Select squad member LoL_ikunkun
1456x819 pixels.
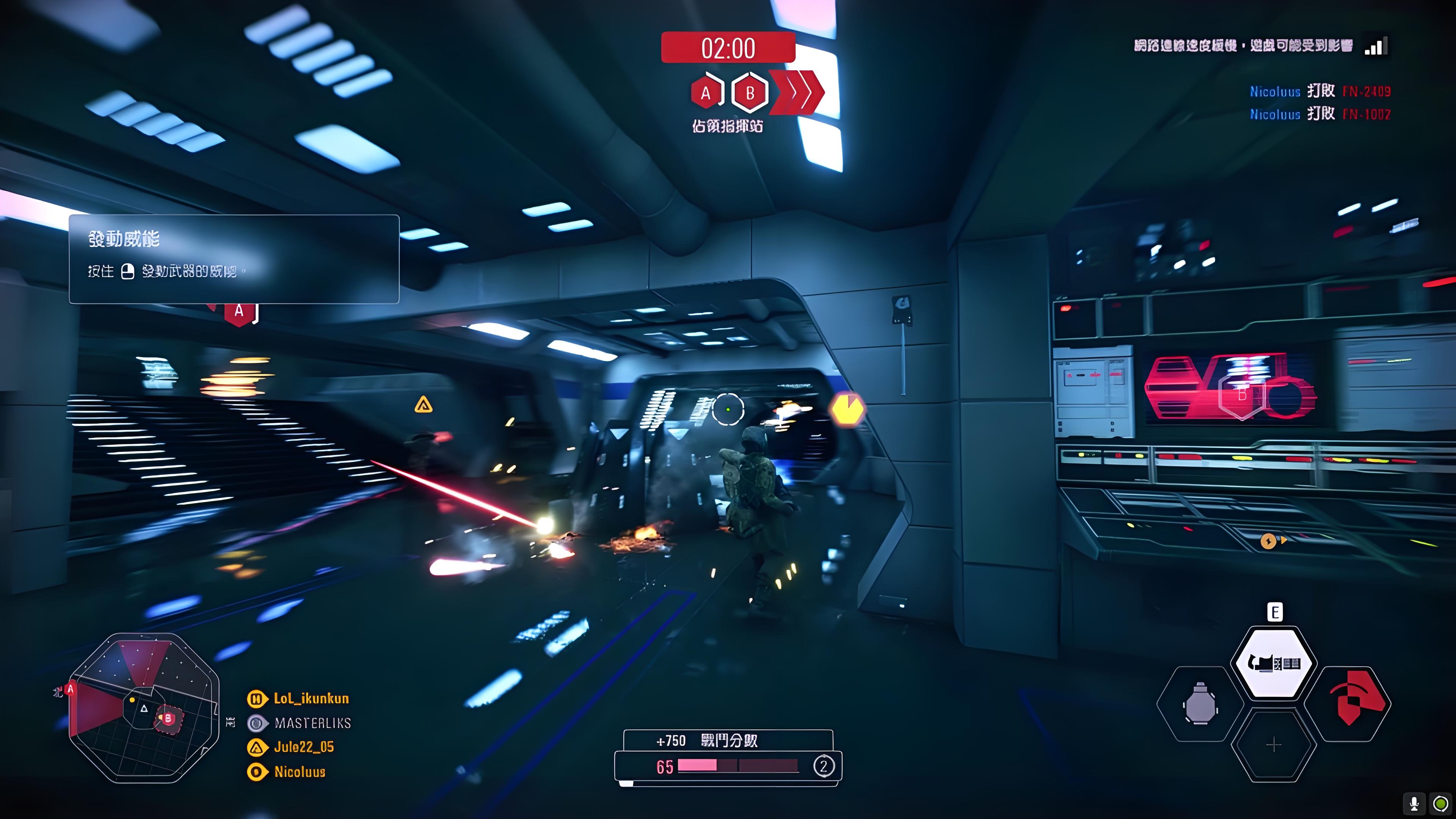(311, 698)
